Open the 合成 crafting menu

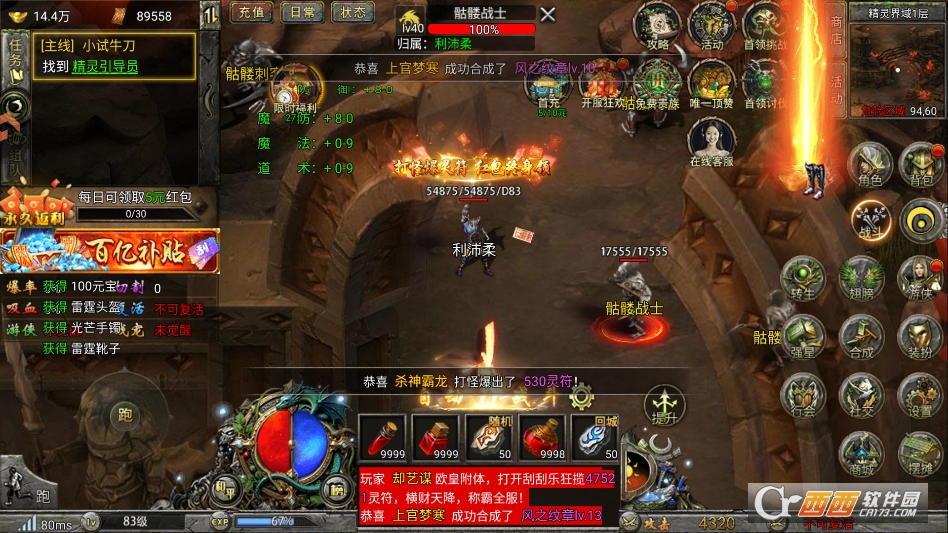(x=860, y=337)
